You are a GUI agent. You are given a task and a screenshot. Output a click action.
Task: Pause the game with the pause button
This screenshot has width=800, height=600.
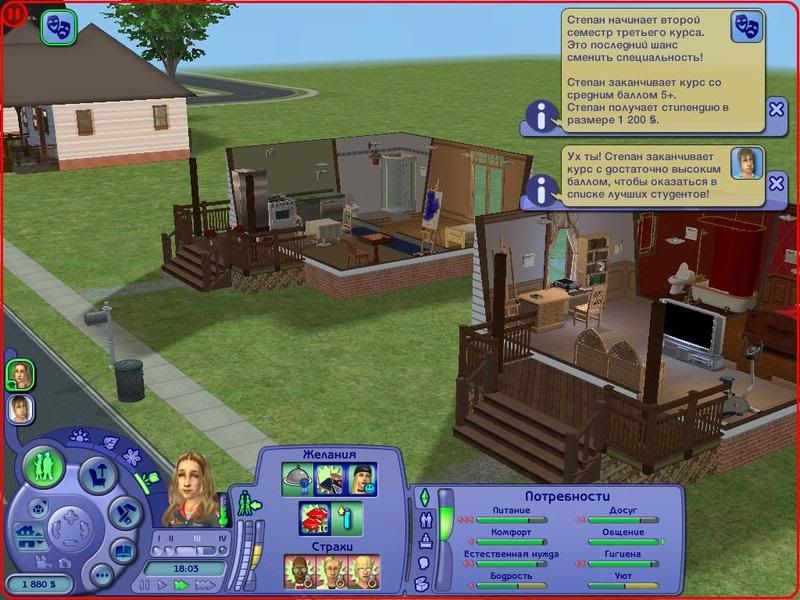147,585
